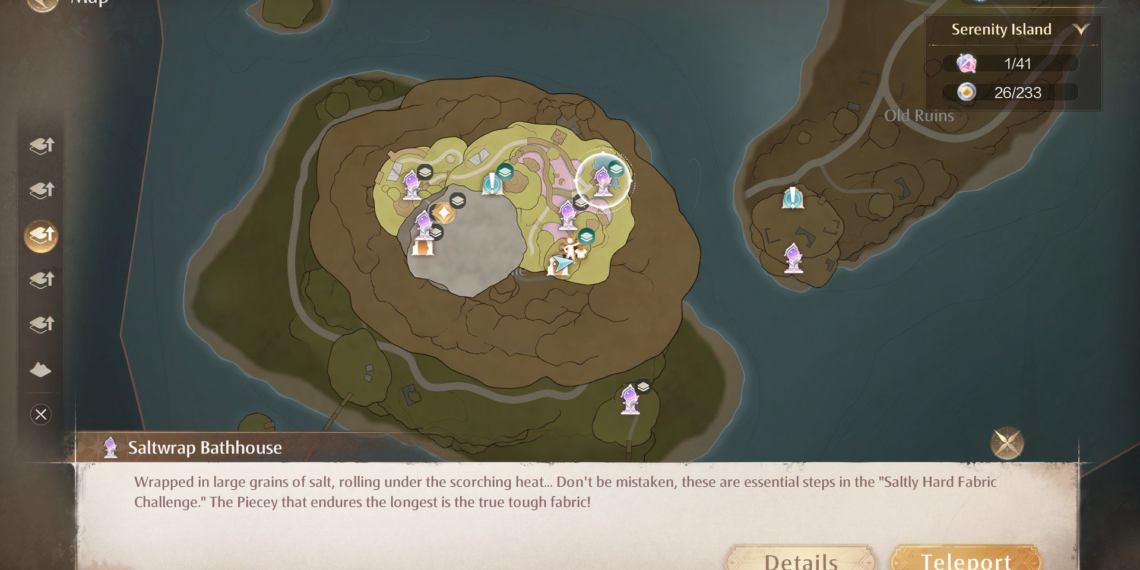This screenshot has width=1140, height=570.
Task: Close the map layer selector
Action: tap(41, 414)
